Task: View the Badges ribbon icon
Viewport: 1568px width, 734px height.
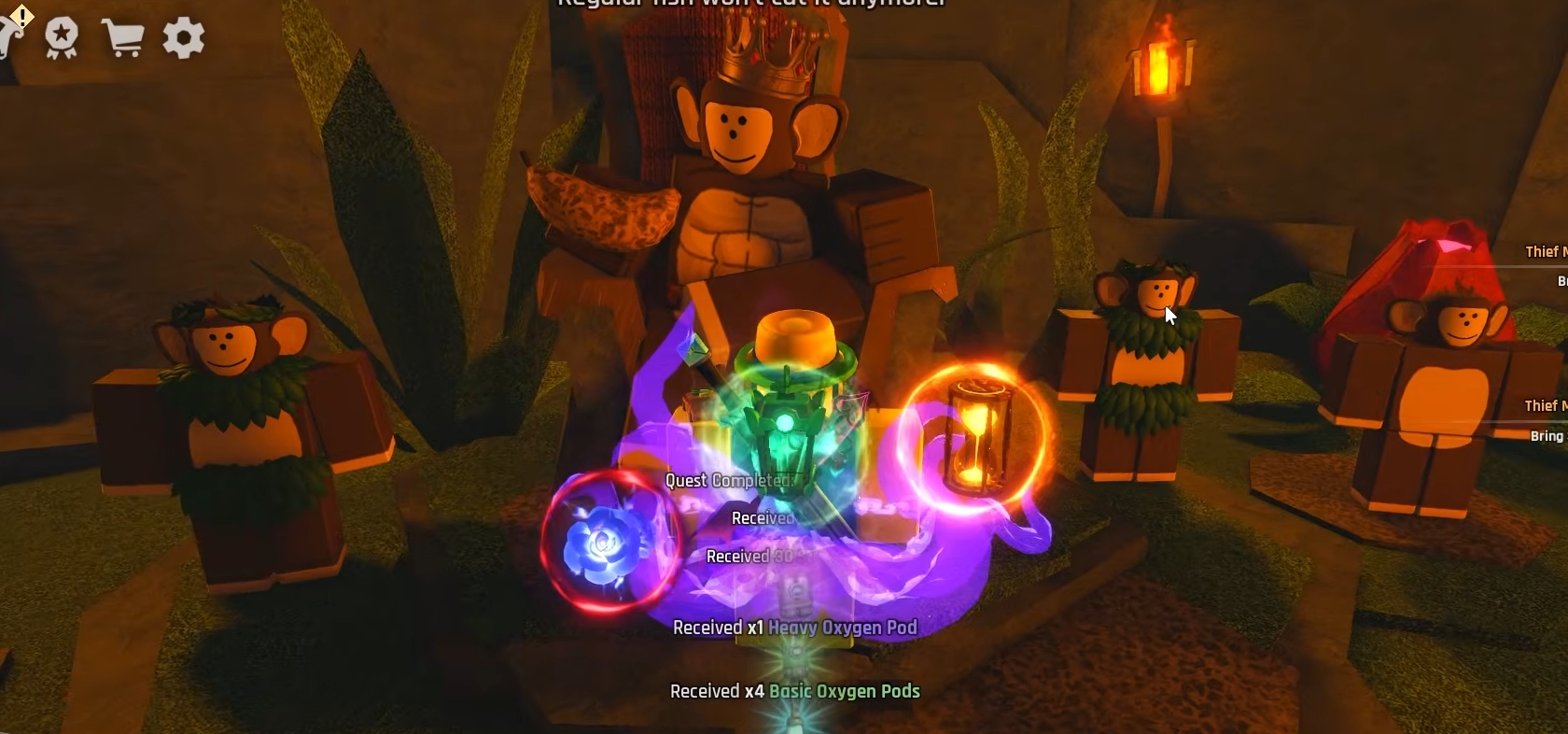Action: click(x=63, y=37)
